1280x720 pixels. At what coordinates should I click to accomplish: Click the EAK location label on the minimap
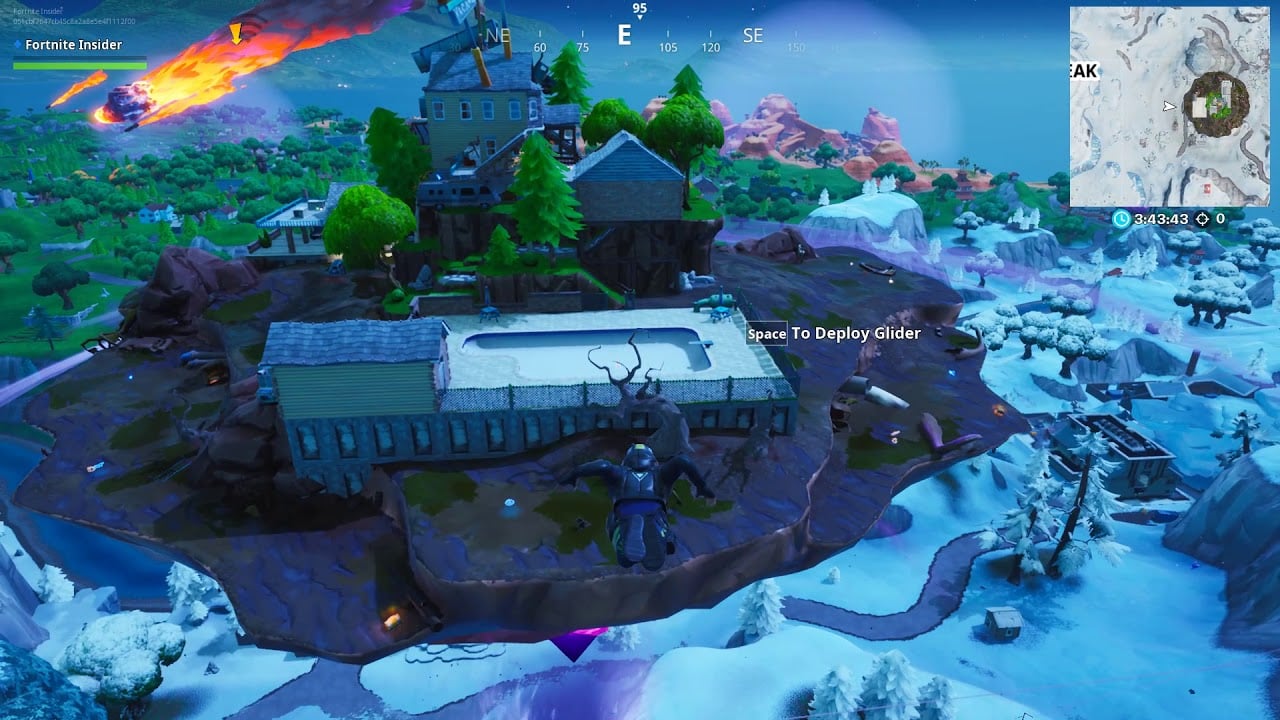(x=1085, y=71)
